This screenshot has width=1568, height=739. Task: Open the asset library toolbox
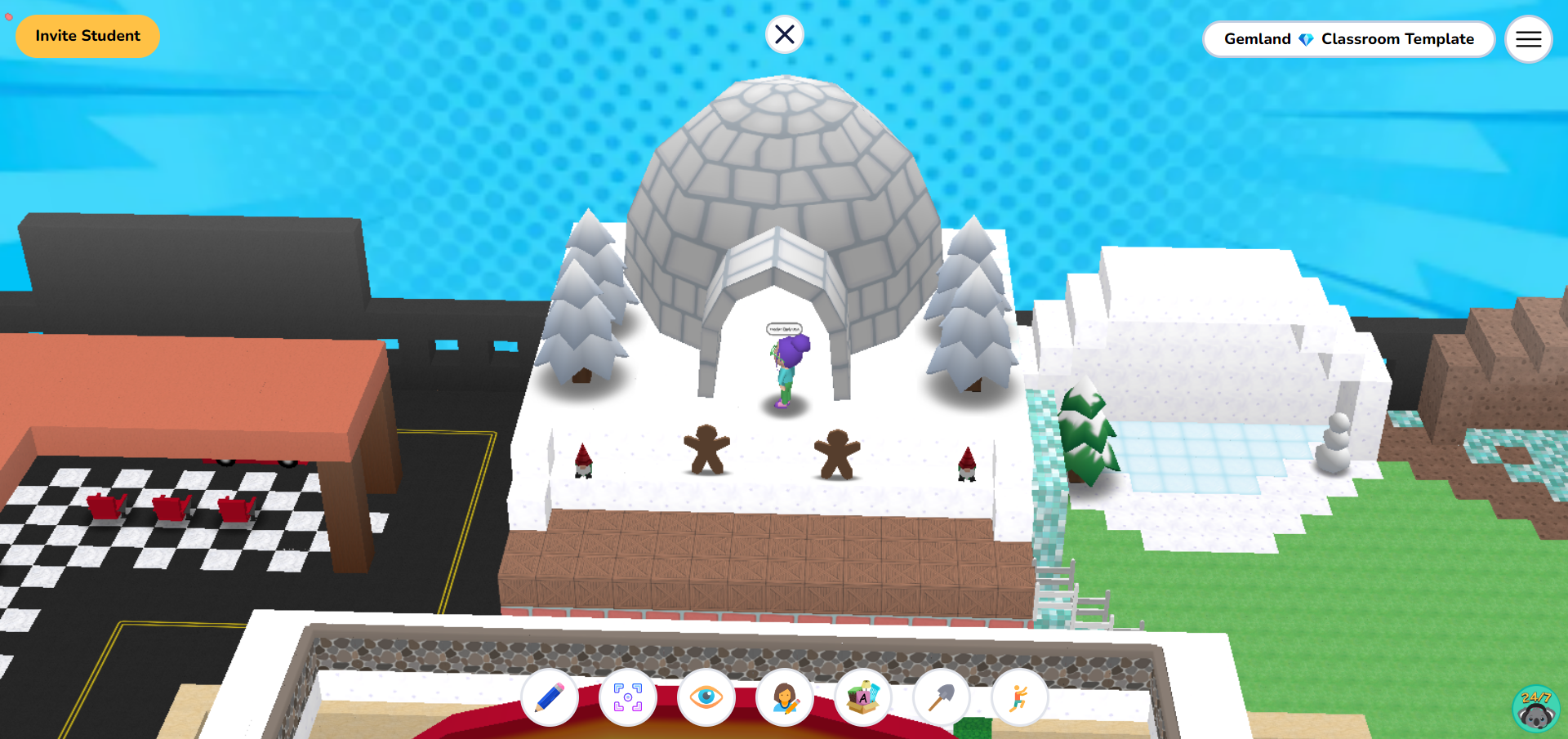(862, 698)
